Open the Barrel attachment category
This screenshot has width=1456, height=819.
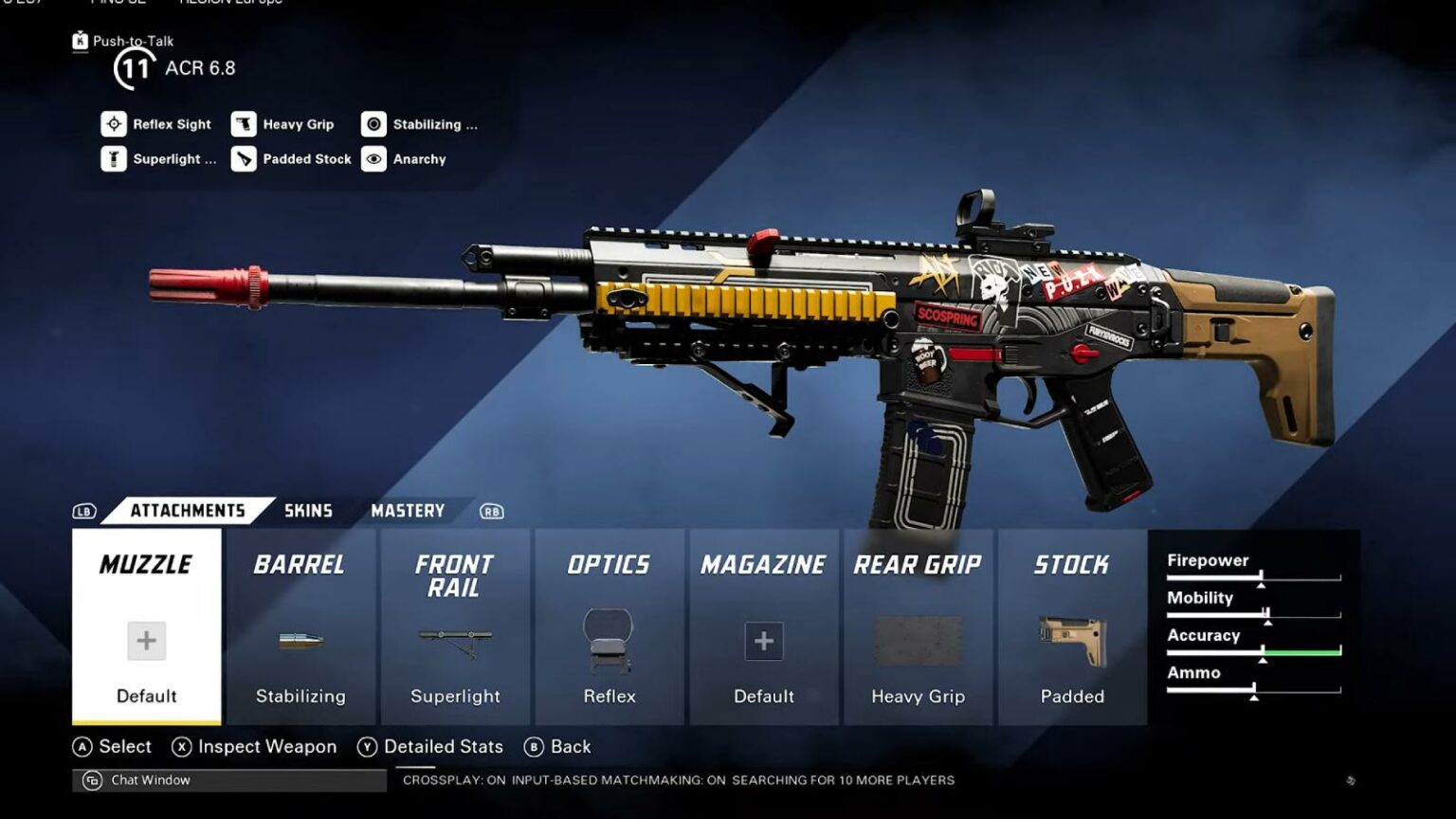pyautogui.click(x=300, y=564)
